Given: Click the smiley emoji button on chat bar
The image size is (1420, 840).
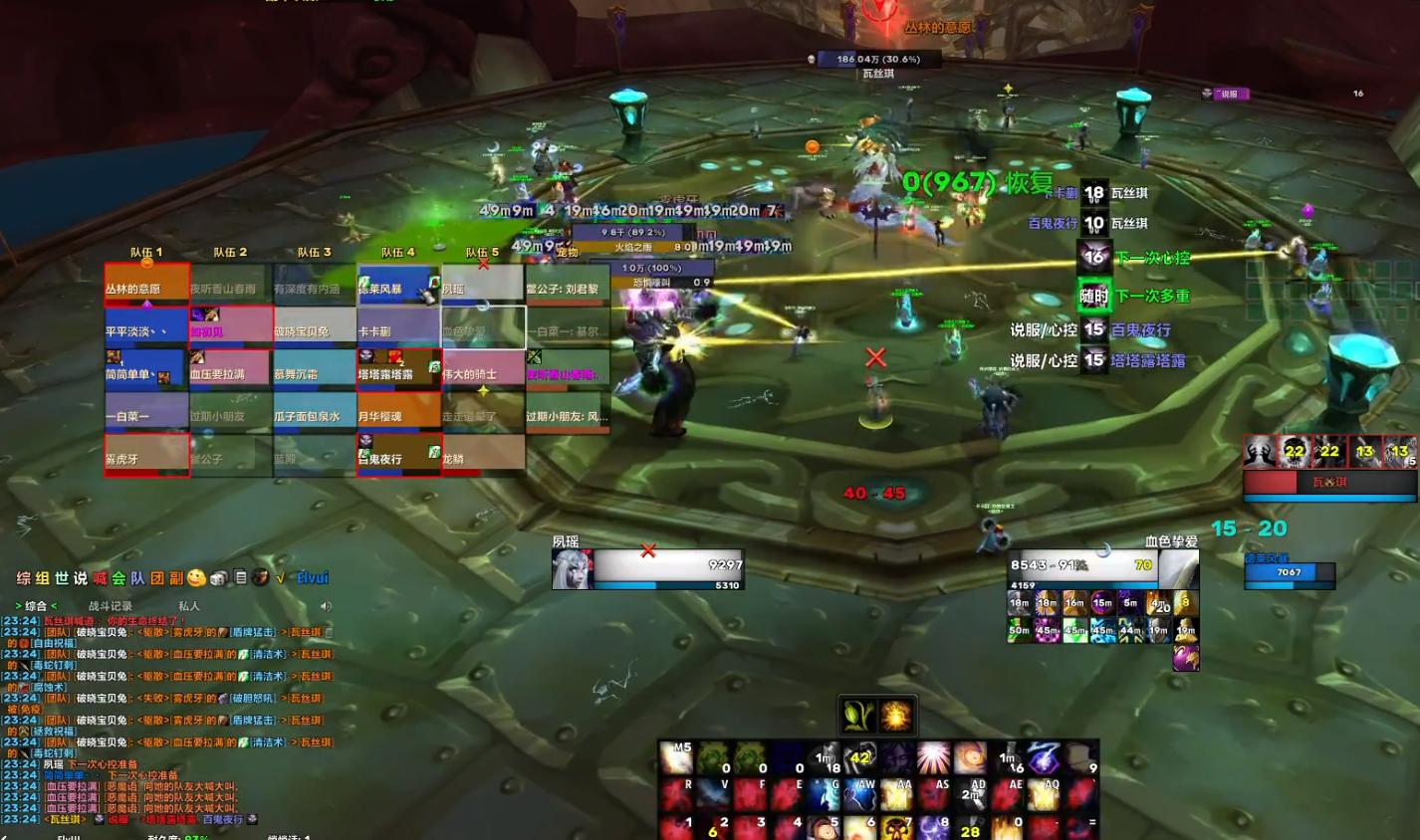Looking at the screenshot, I should pos(196,577).
